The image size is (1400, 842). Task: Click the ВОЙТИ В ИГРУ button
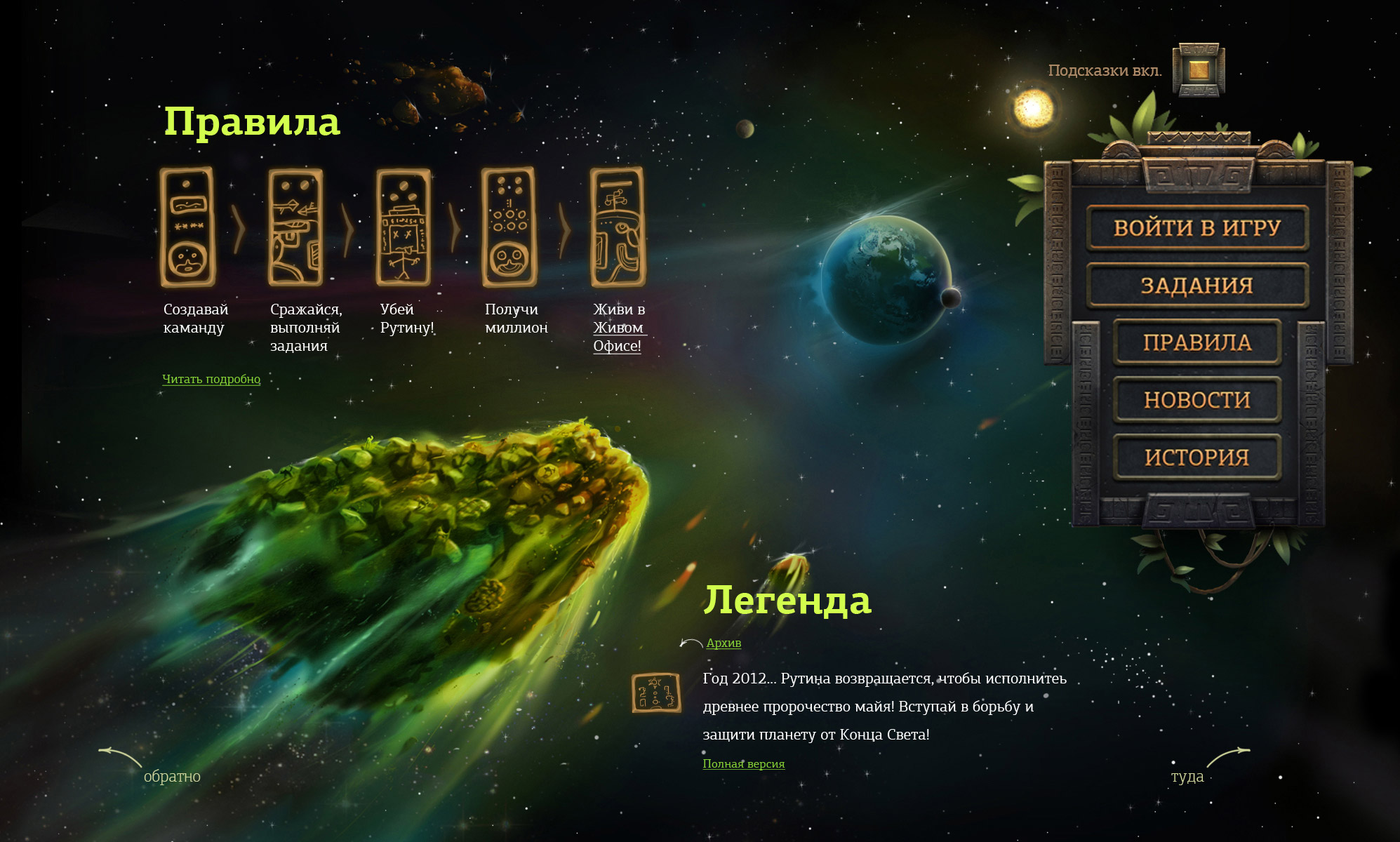(x=1197, y=228)
